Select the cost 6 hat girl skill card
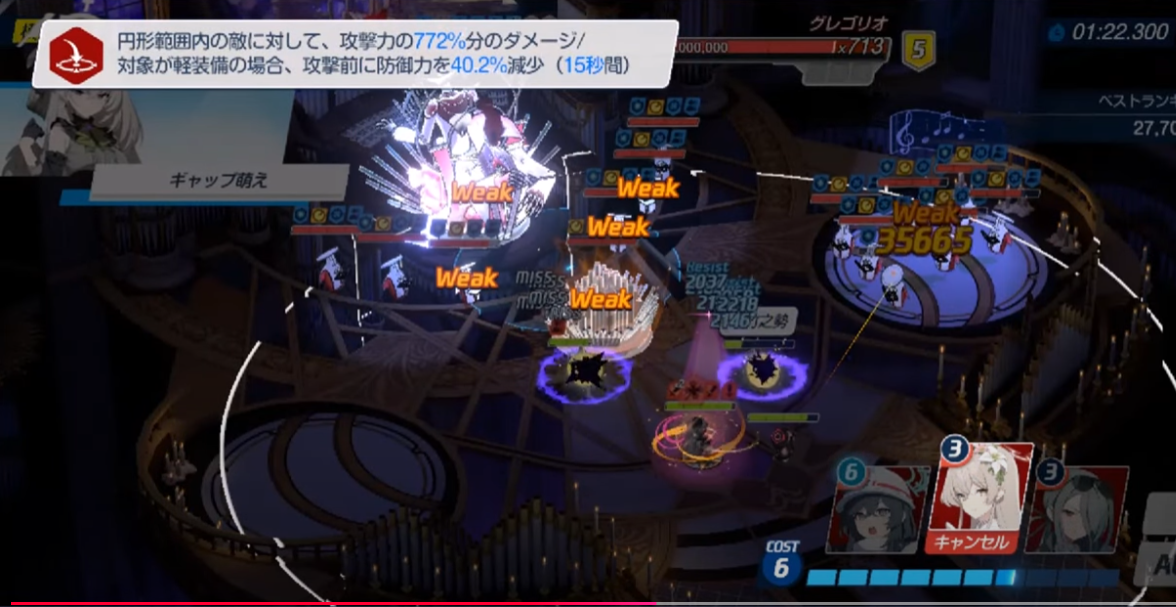 click(x=883, y=509)
